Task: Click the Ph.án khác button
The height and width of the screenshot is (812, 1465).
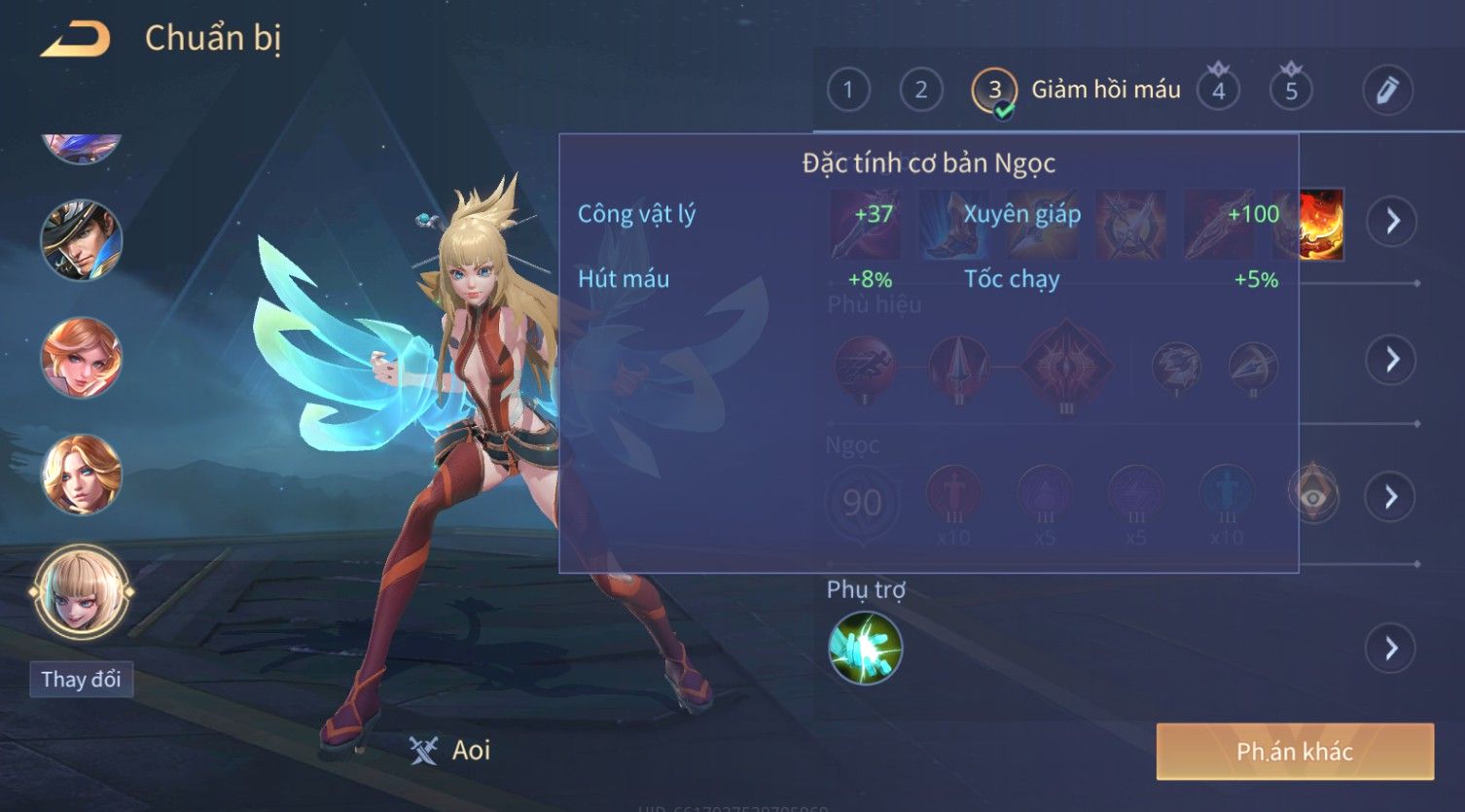Action: (x=1294, y=751)
